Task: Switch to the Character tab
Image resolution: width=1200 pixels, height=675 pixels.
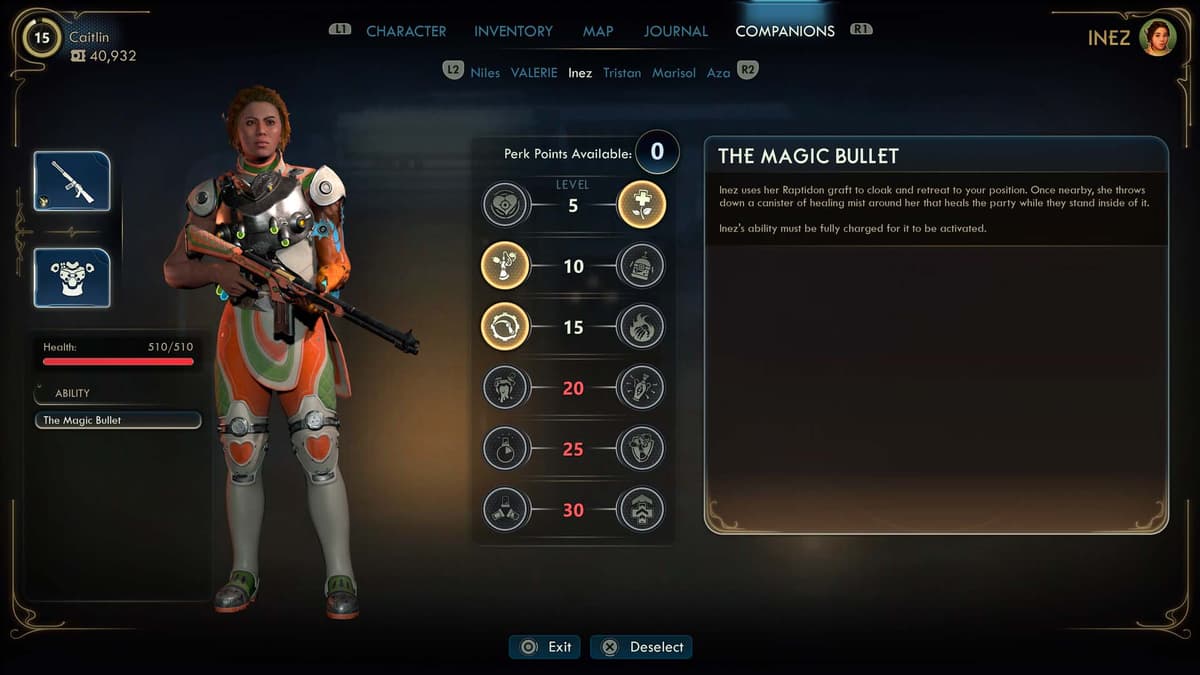Action: (406, 31)
